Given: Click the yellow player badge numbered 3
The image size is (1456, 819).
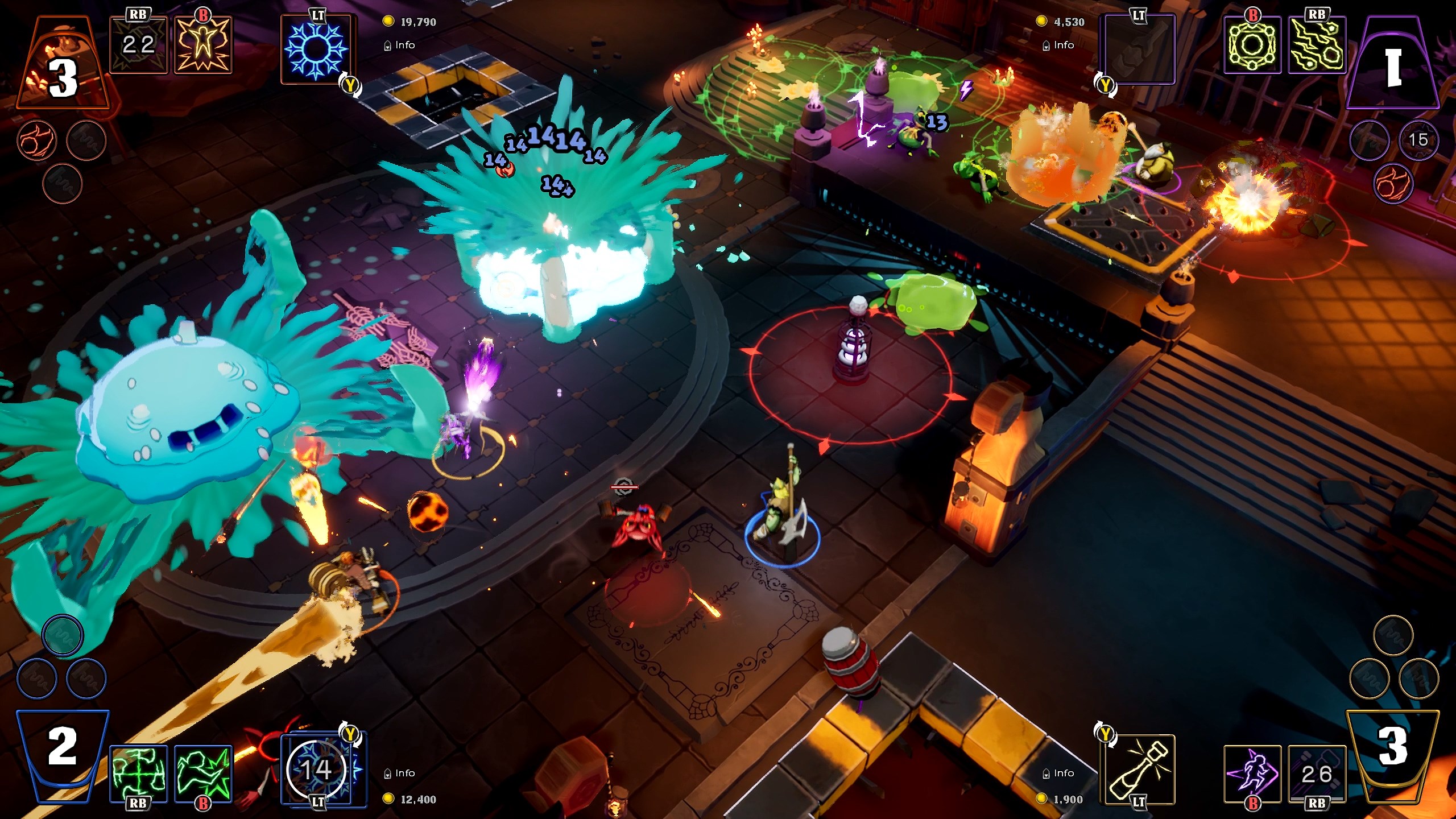Looking at the screenshot, I should [x=1392, y=747].
